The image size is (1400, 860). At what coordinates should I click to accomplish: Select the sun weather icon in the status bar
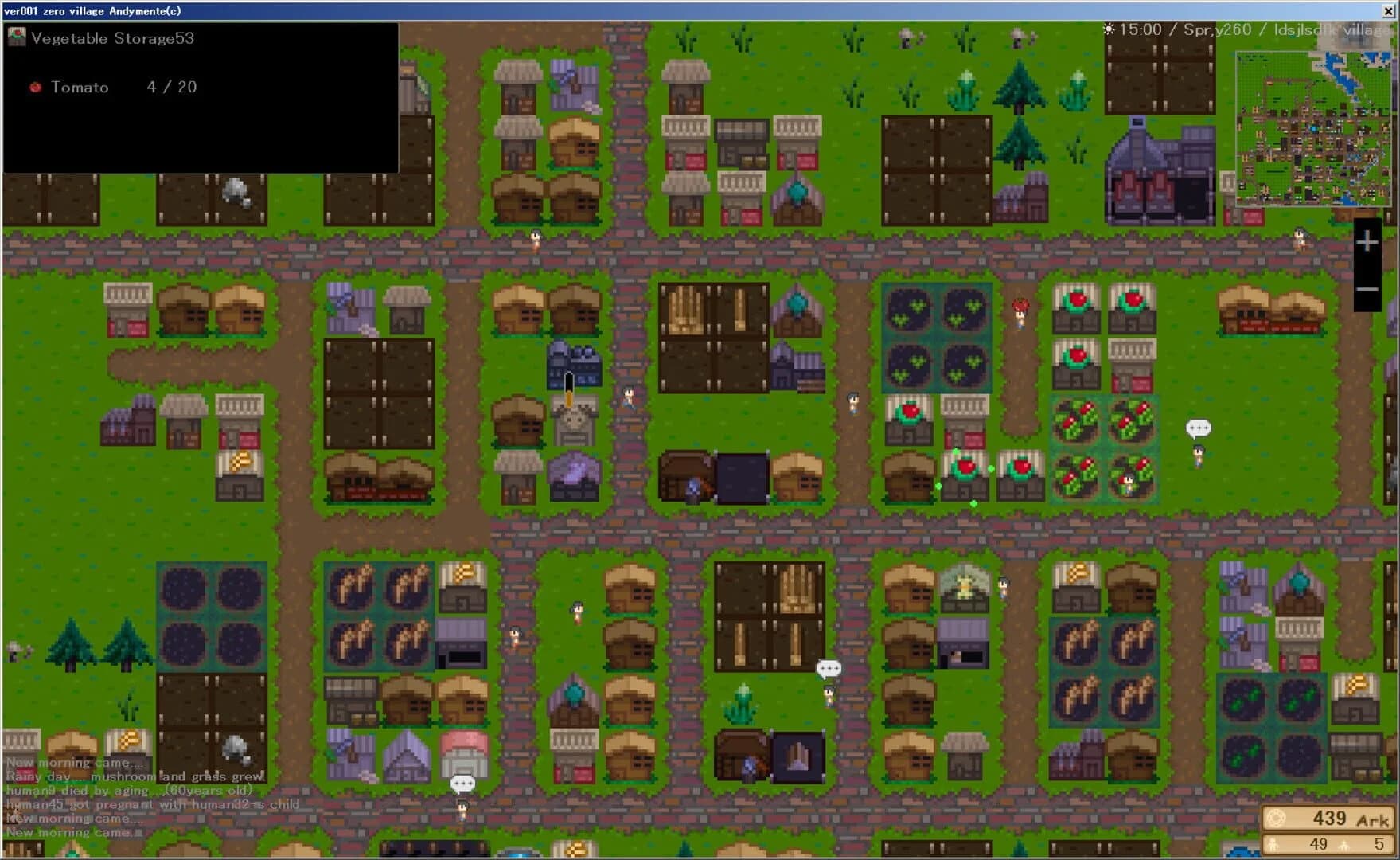coord(1108,27)
